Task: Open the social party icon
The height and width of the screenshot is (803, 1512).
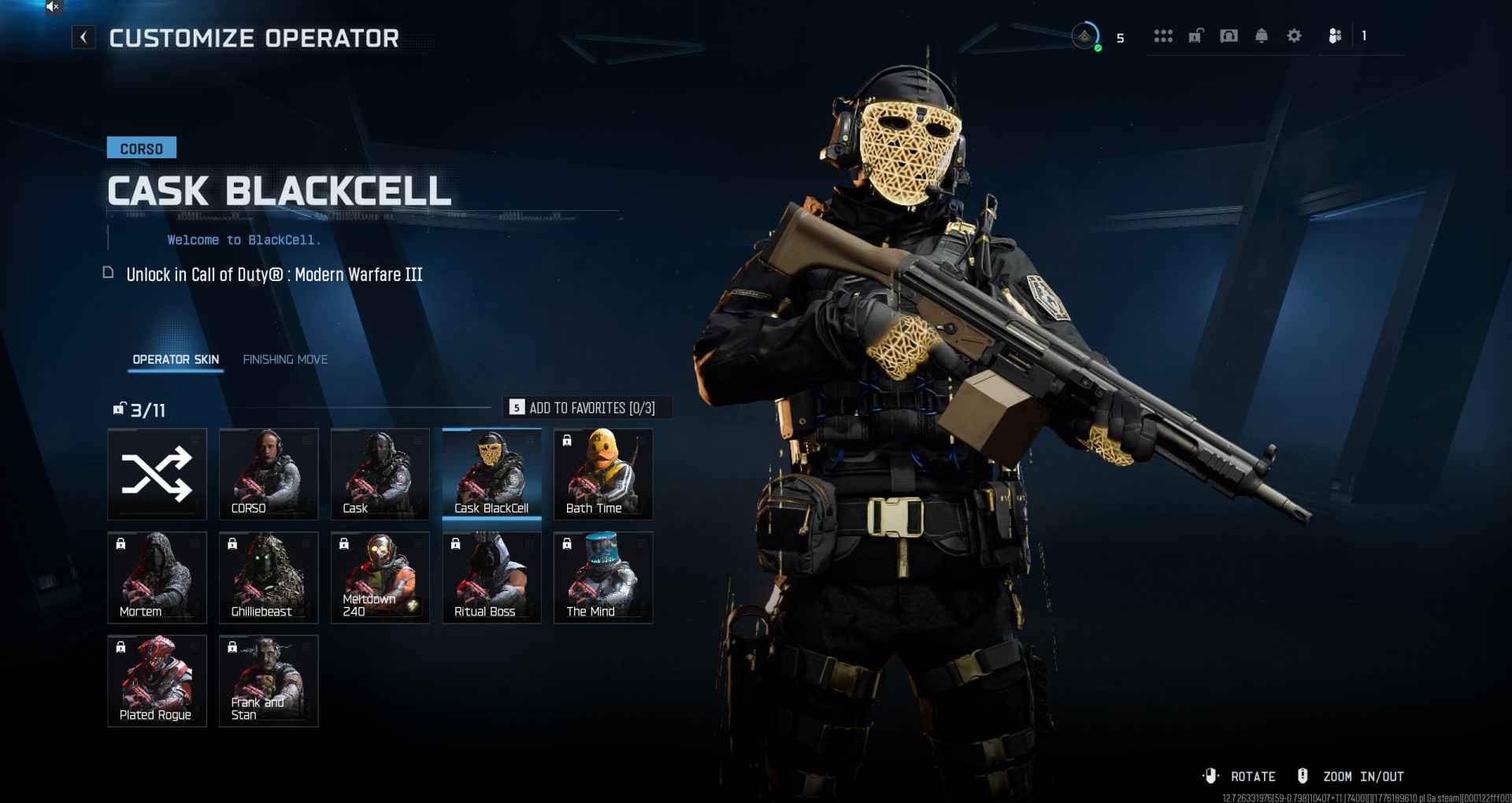Action: 1335,36
